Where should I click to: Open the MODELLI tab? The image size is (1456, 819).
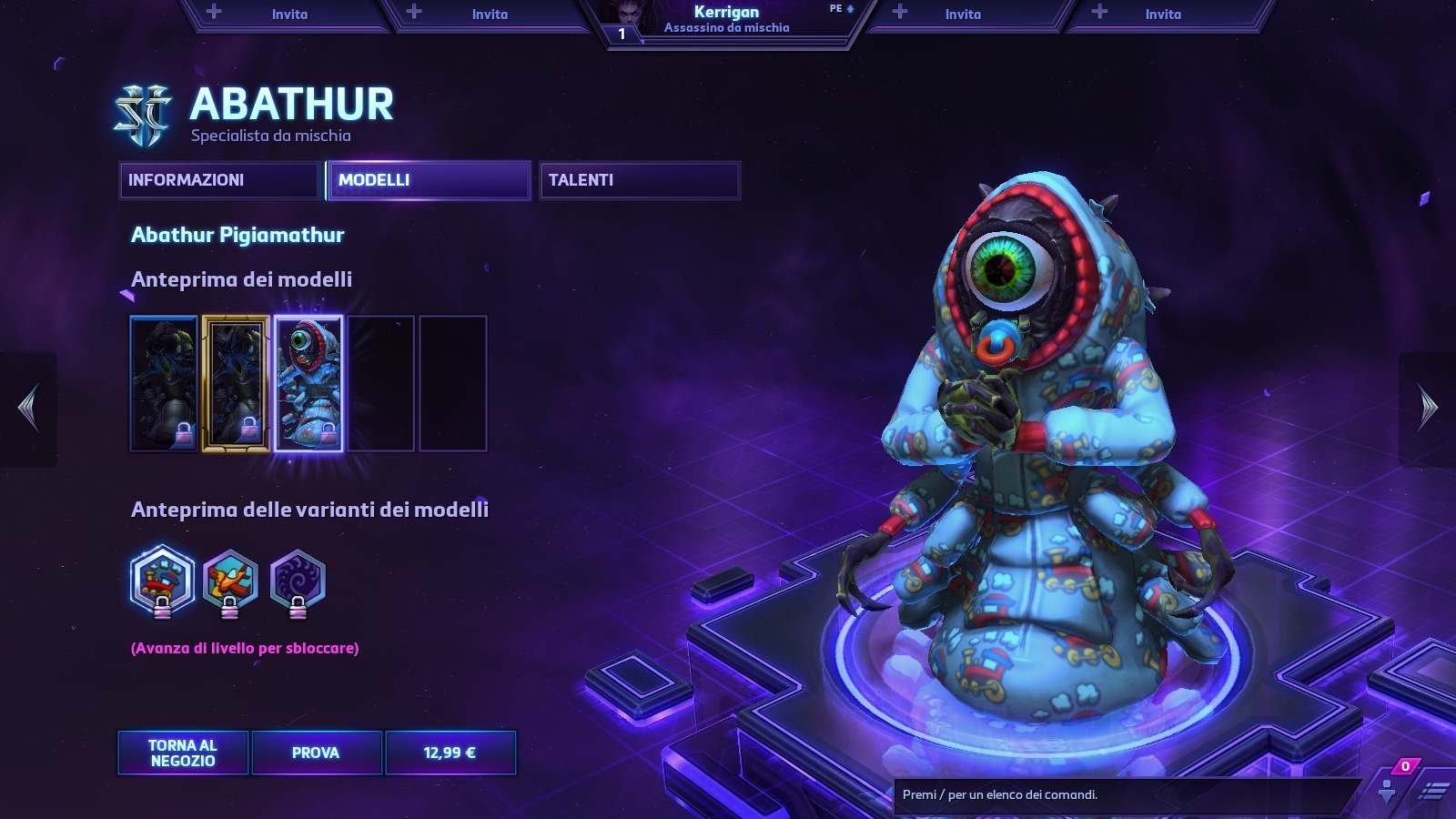(x=428, y=180)
